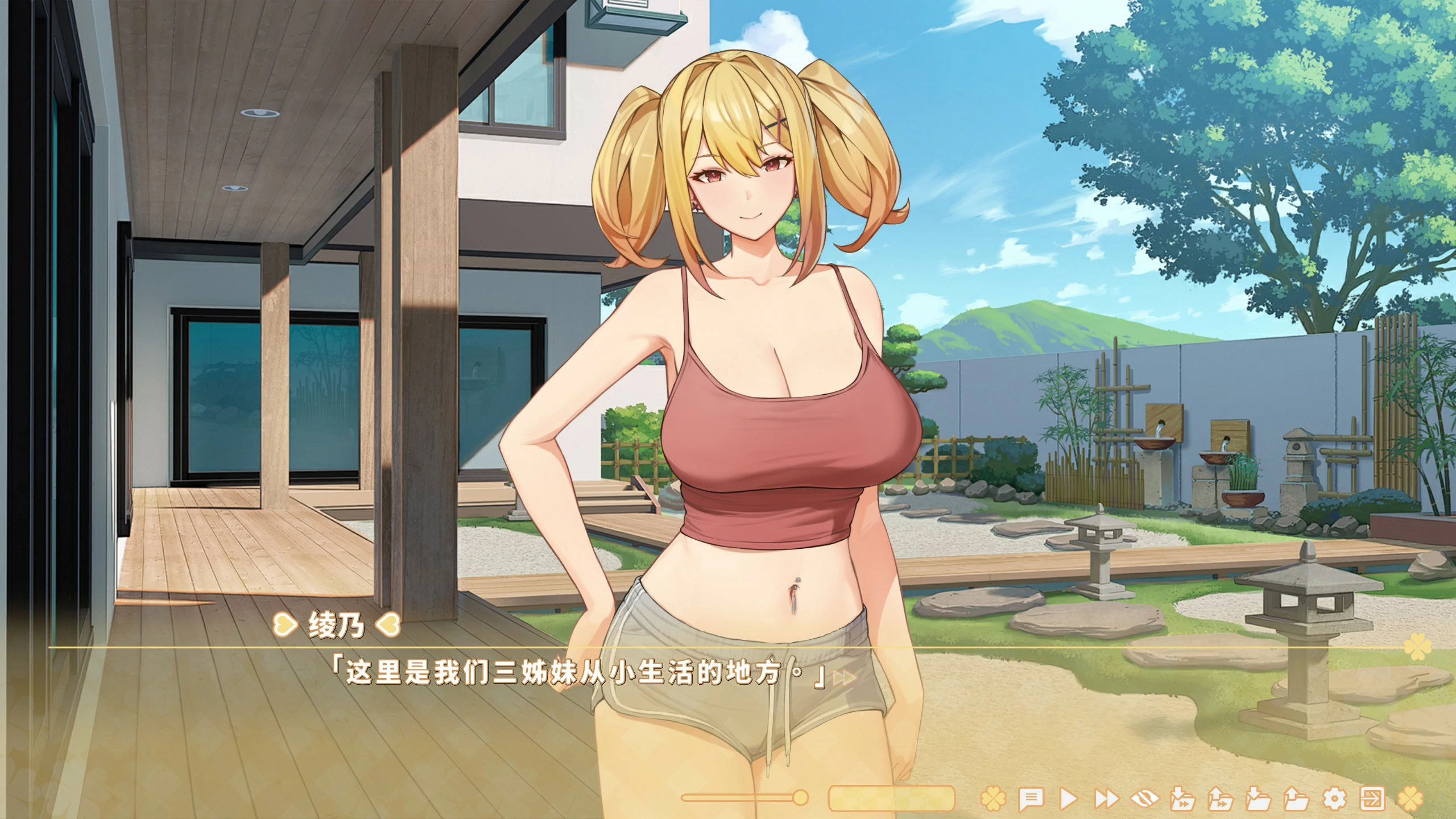Click the wide yellow checkered bar beside the slider
This screenshot has width=1456, height=819.
pyautogui.click(x=891, y=798)
